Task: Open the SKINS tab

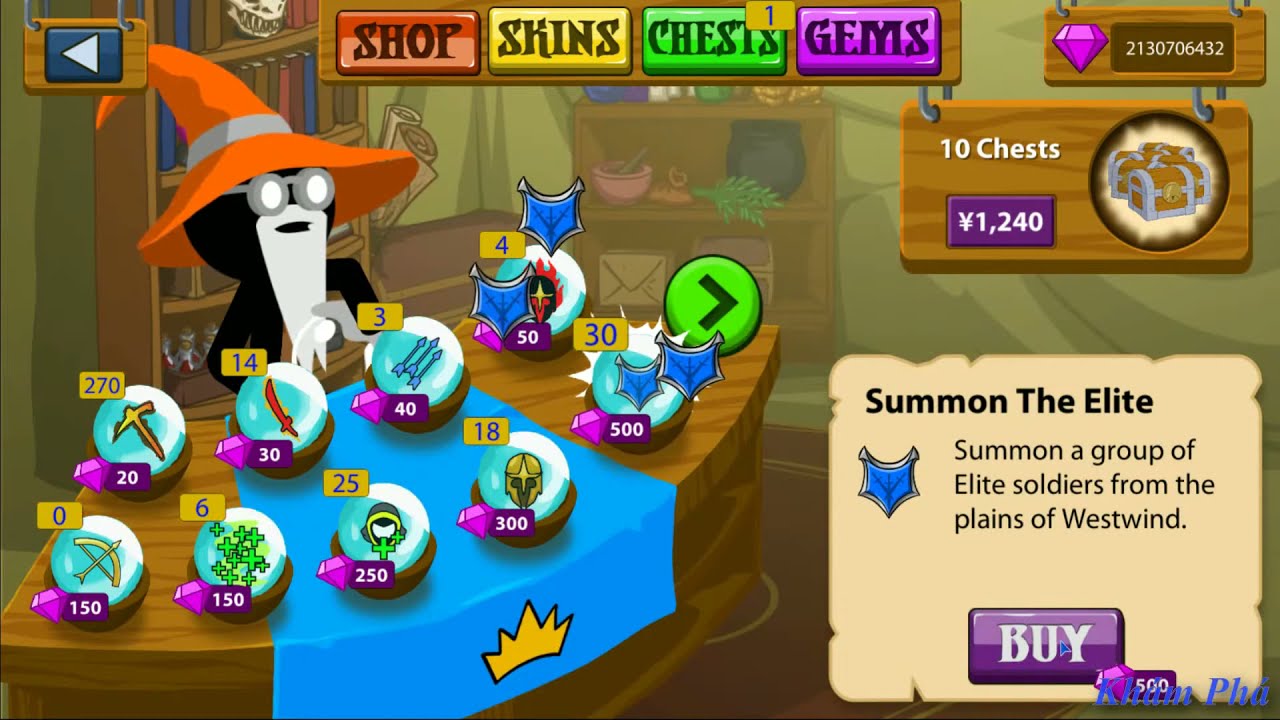Action: (x=559, y=40)
